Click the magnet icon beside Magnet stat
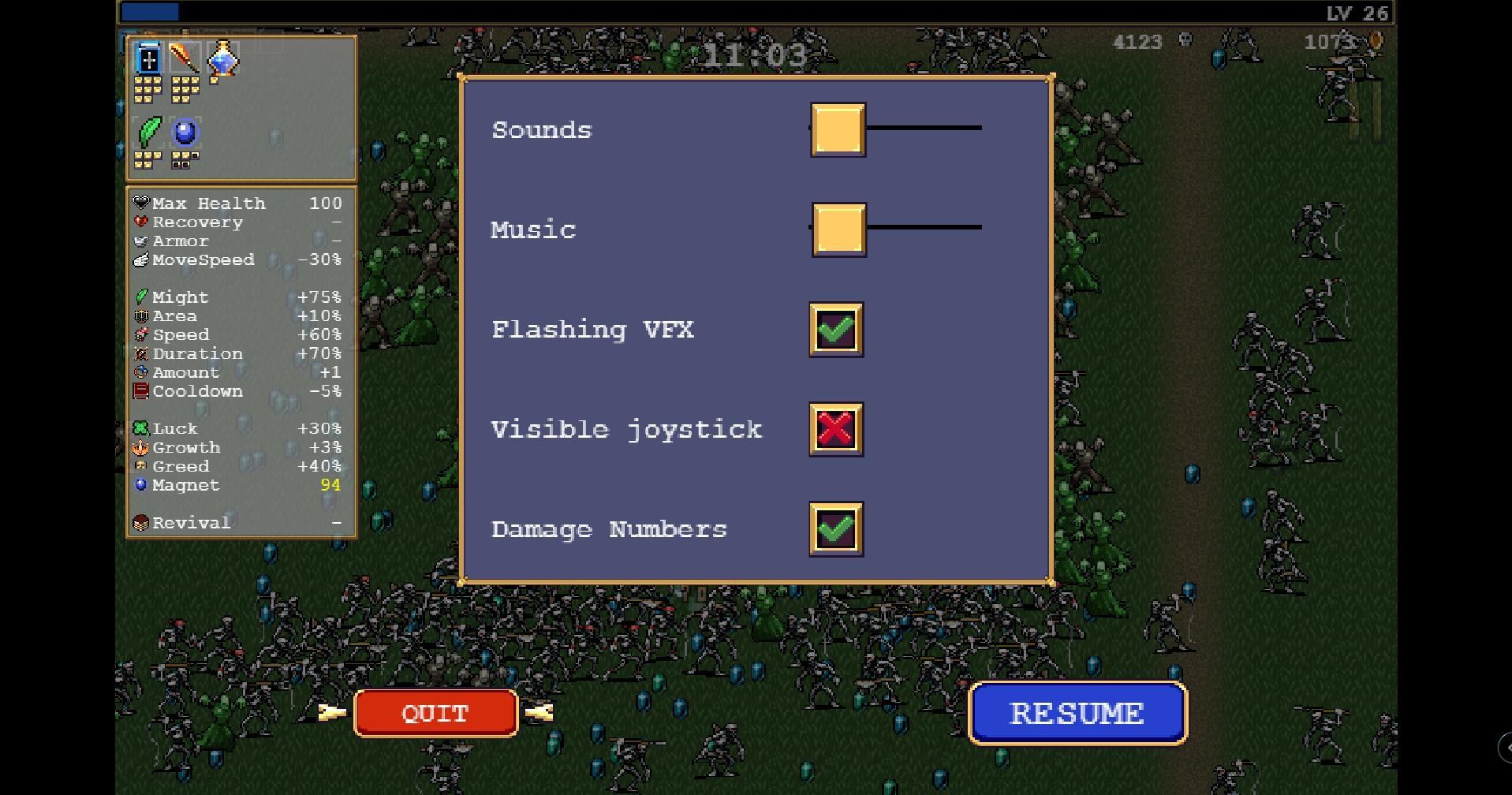 click(x=142, y=485)
